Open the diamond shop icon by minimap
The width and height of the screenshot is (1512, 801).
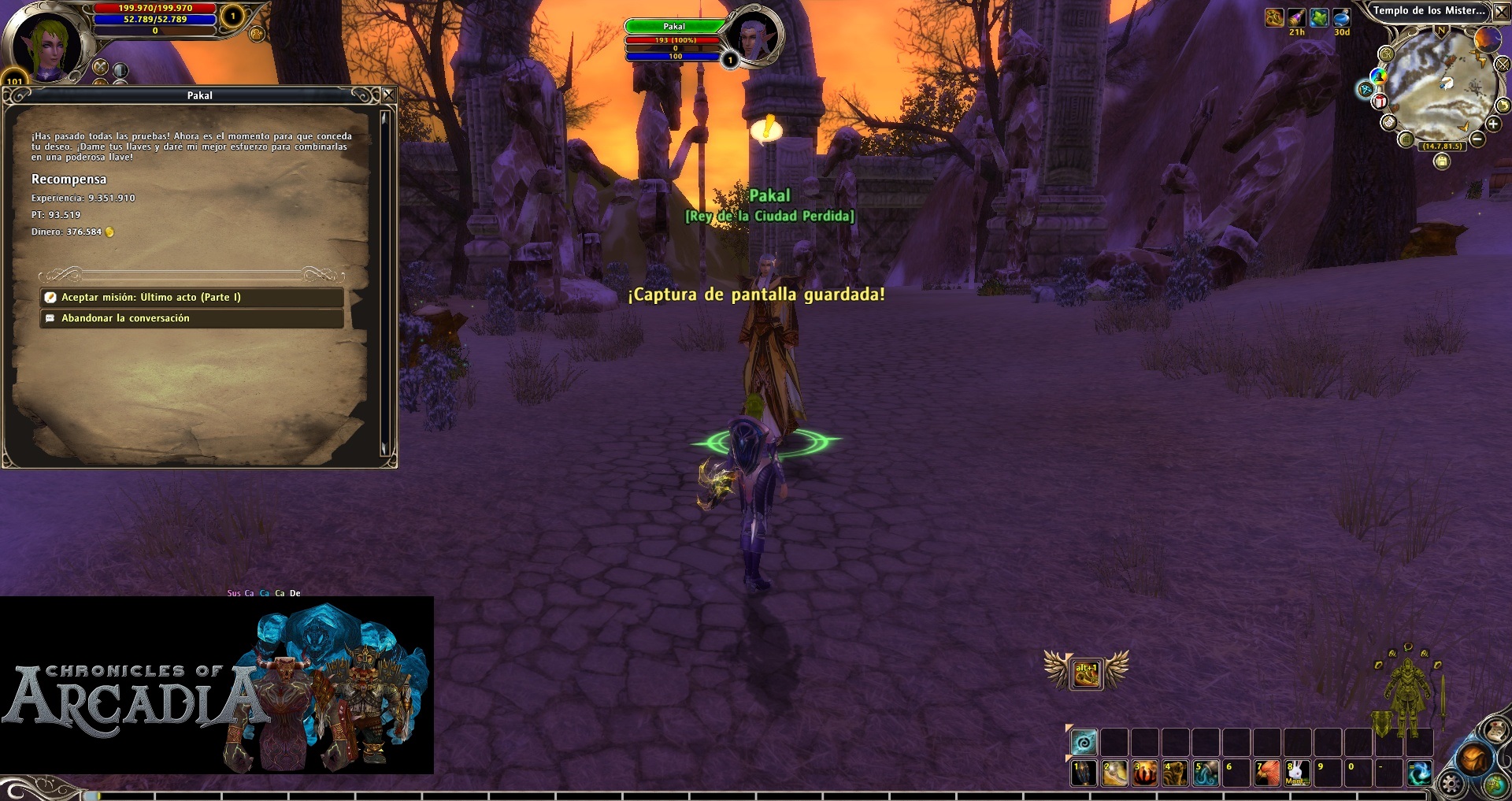pos(1366,90)
